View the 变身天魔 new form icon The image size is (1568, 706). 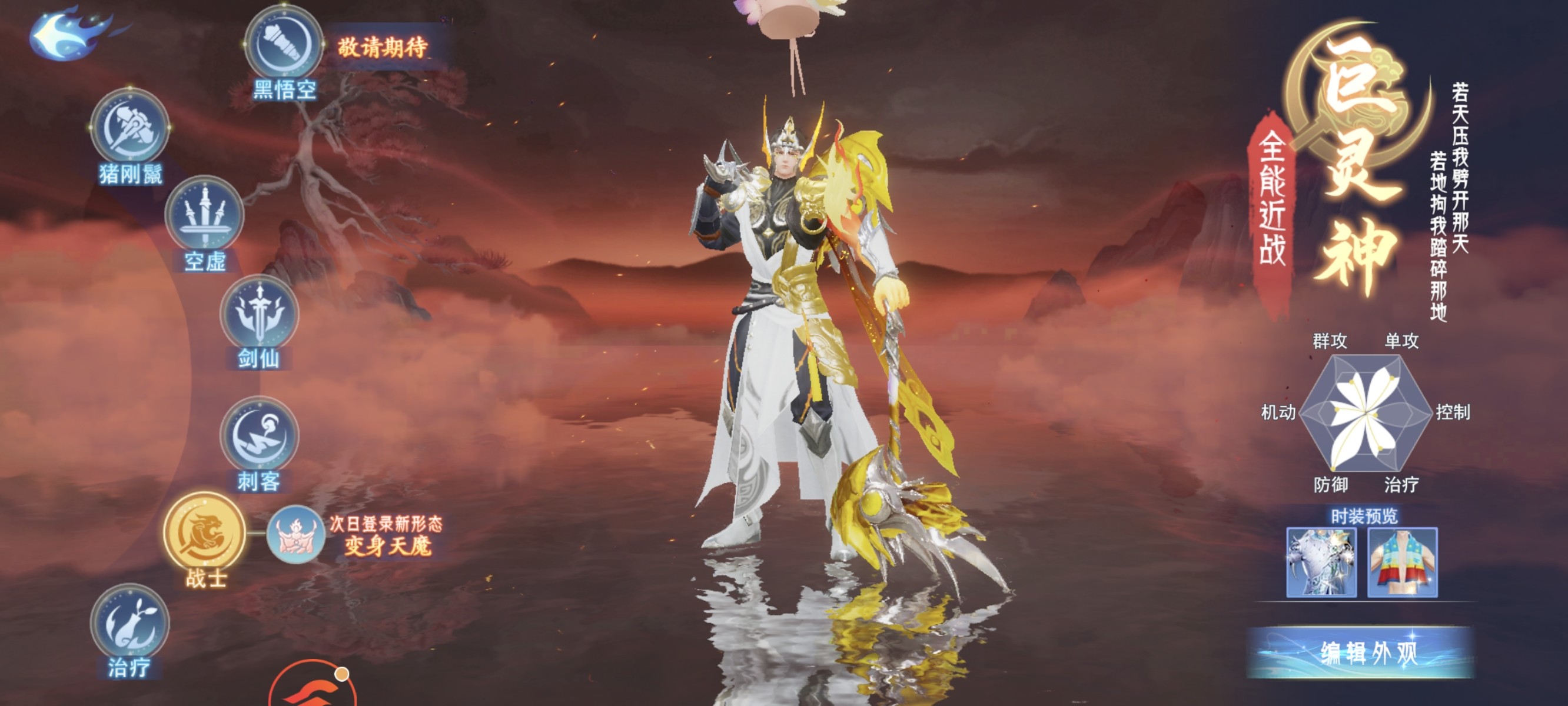(295, 535)
